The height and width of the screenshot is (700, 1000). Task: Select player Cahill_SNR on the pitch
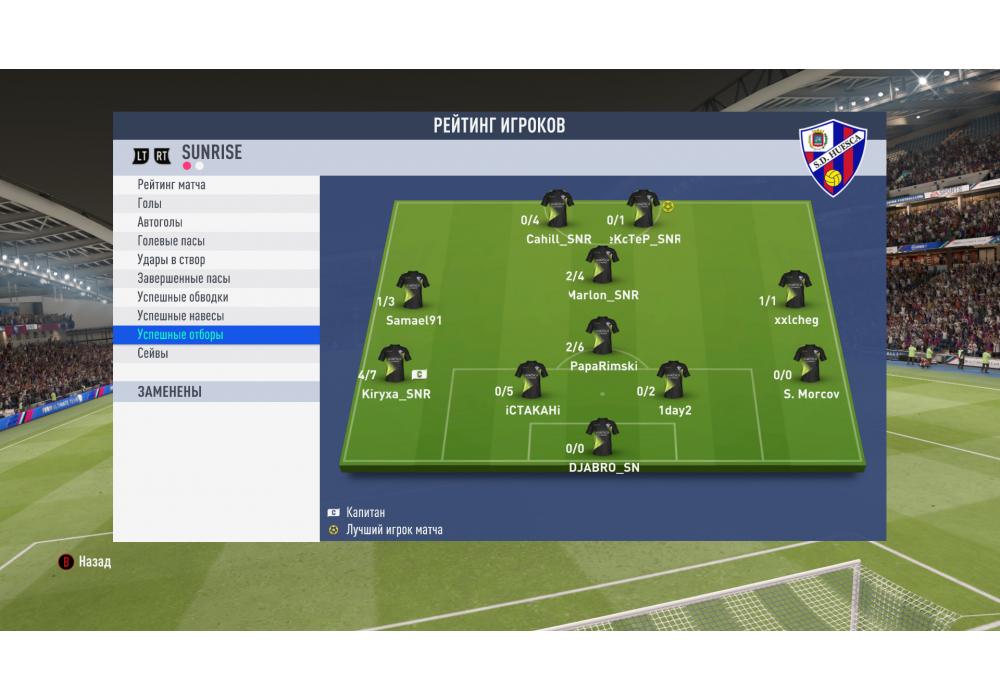pos(557,209)
